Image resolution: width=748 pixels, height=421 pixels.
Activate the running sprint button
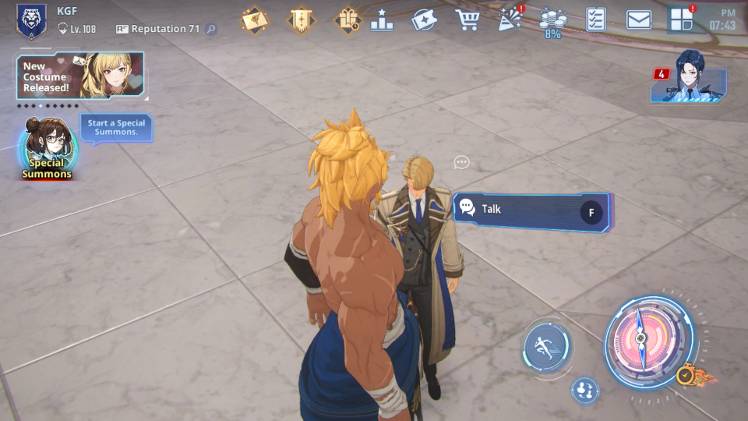point(547,345)
